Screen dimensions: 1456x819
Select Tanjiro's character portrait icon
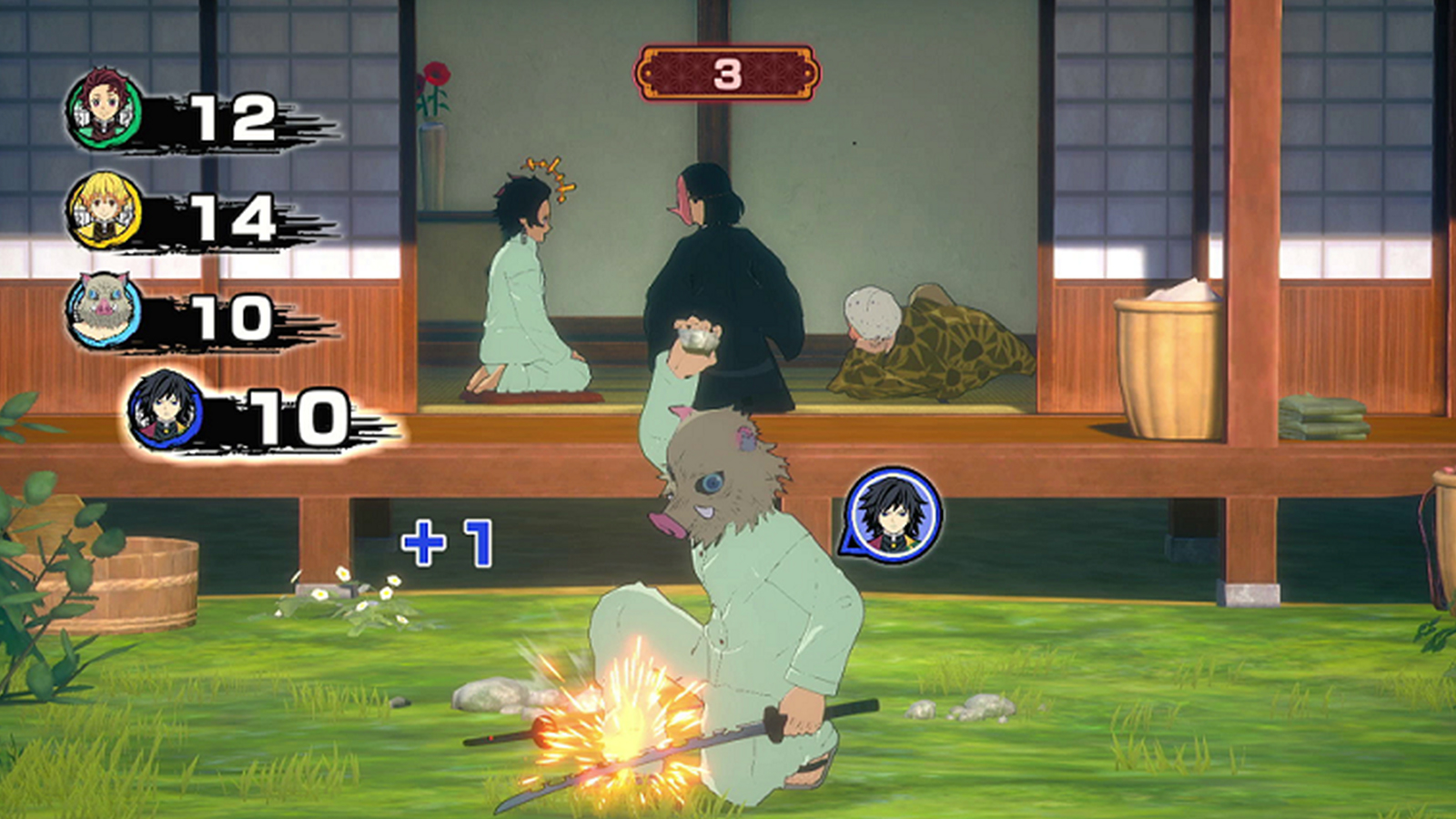click(x=103, y=107)
